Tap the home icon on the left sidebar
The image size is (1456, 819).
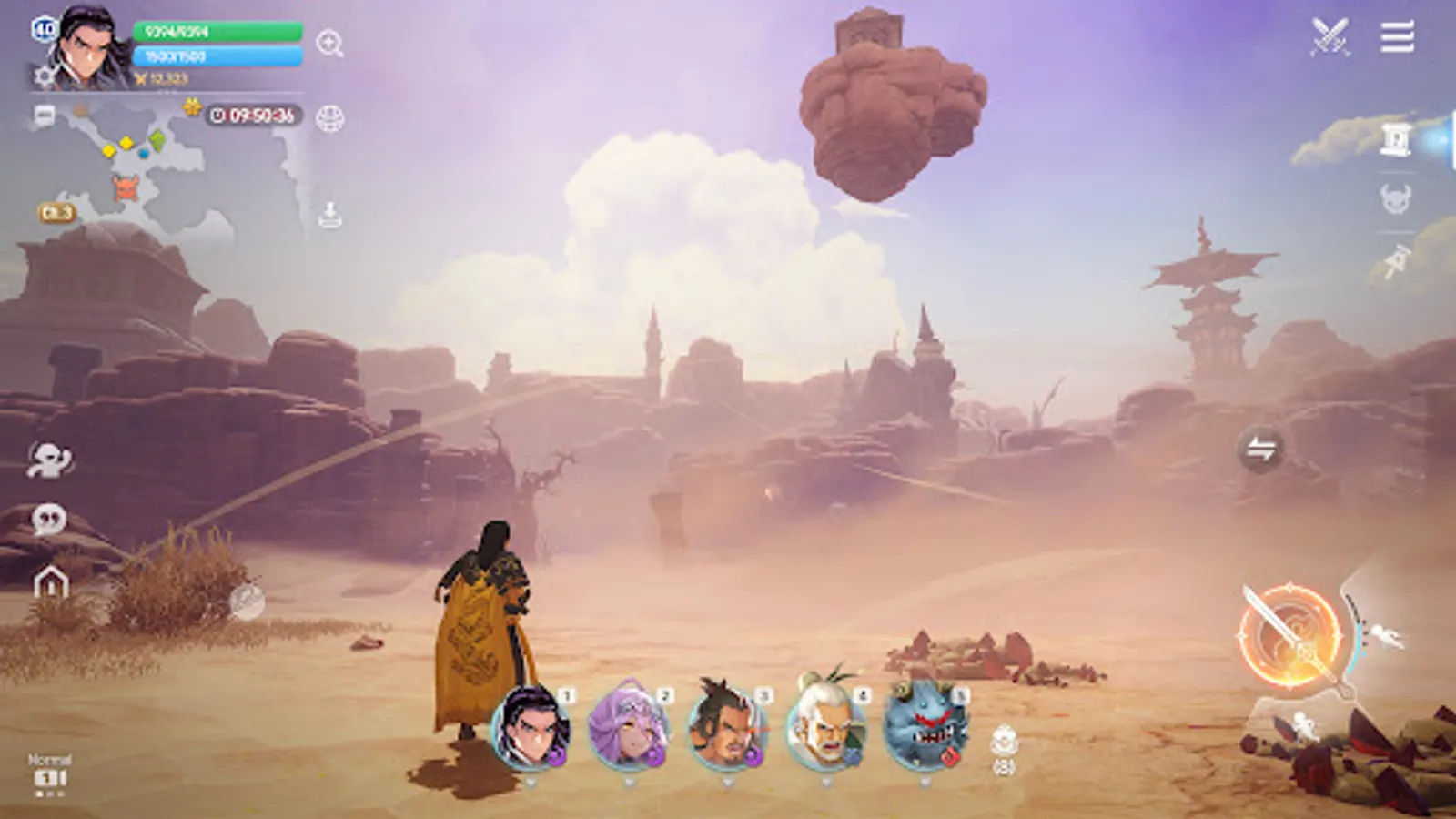click(53, 580)
